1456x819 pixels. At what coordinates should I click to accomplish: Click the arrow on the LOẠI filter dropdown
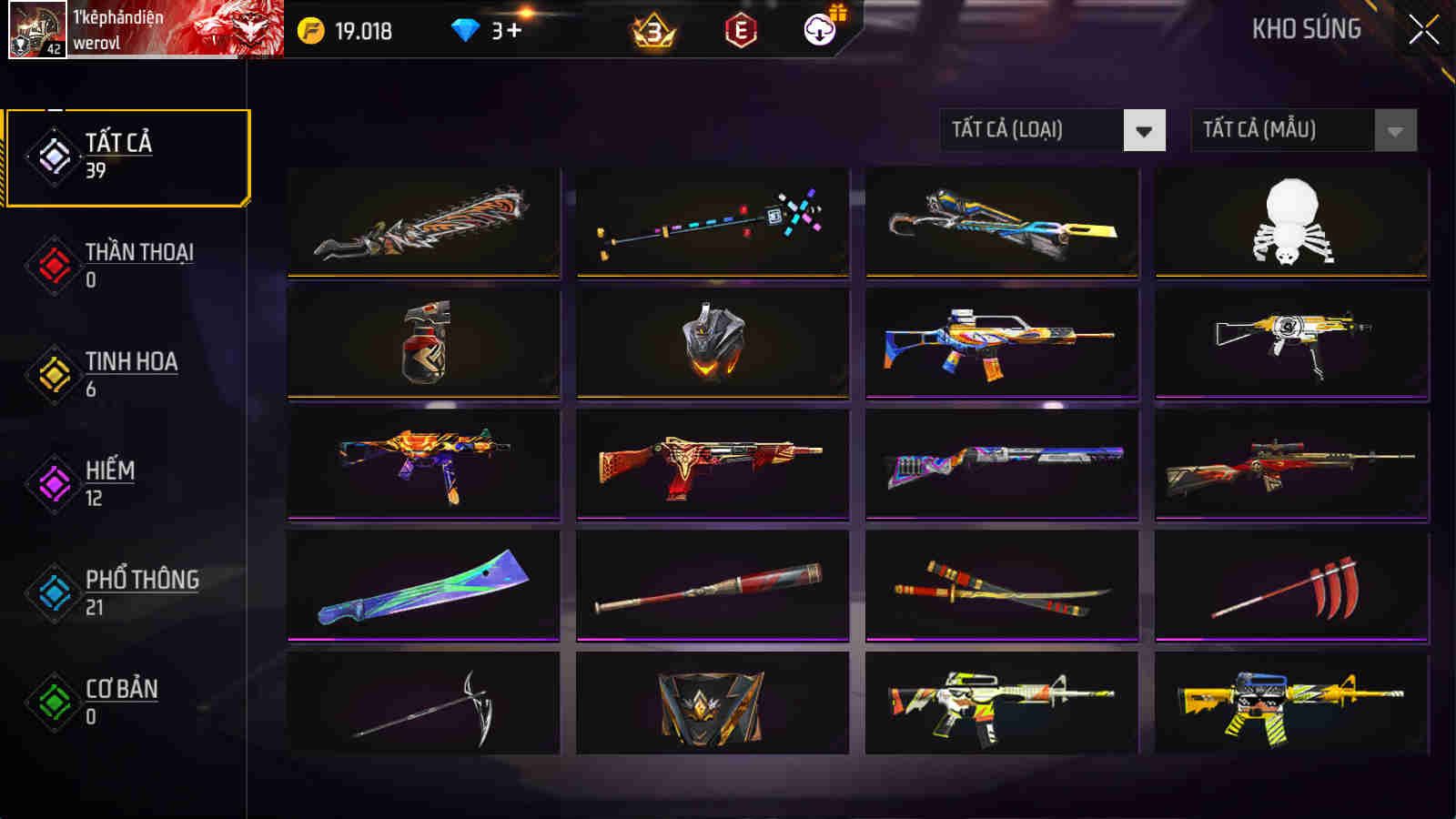point(1145,129)
